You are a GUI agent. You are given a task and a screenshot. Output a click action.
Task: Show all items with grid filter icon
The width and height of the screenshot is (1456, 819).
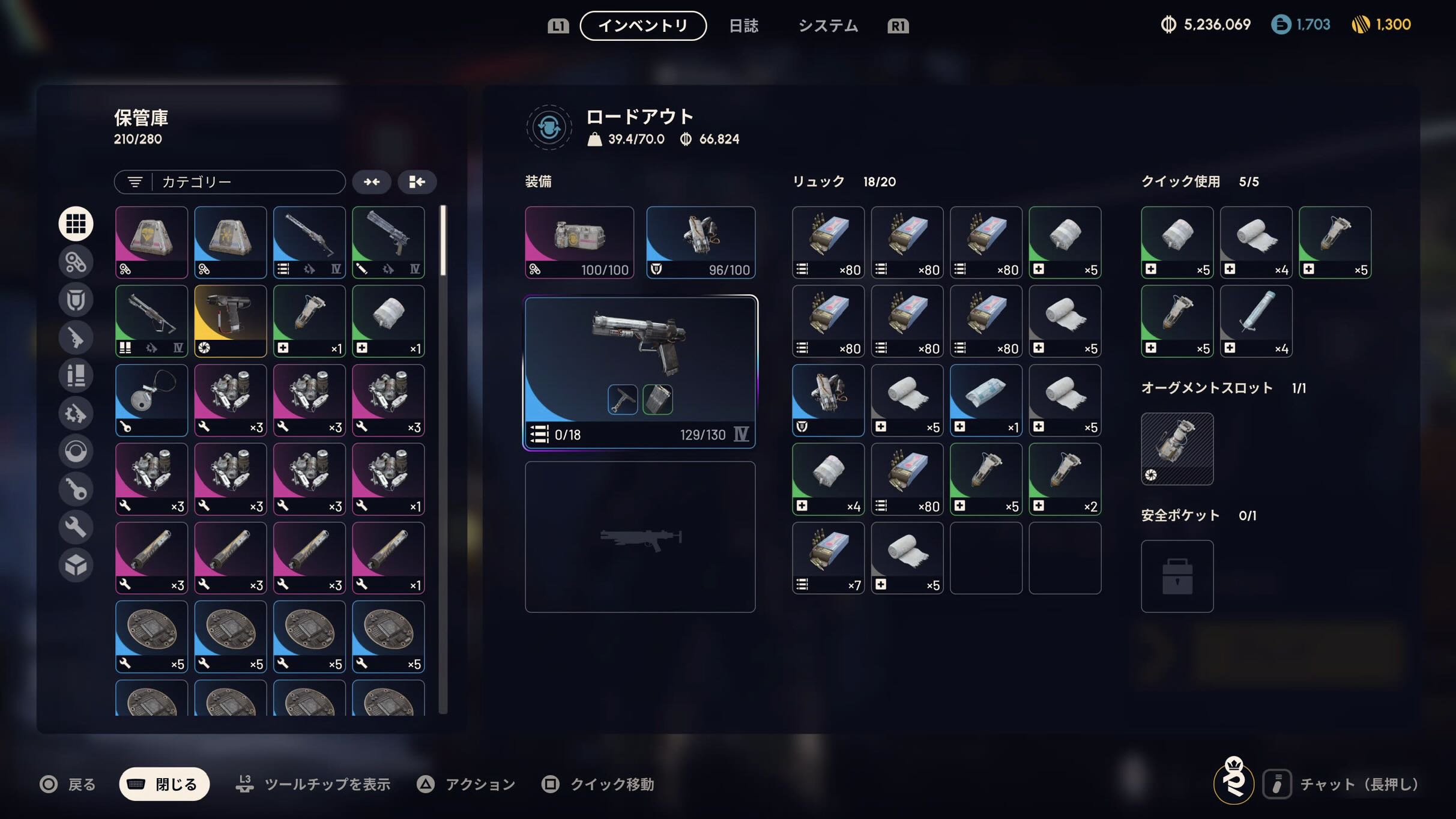(76, 223)
